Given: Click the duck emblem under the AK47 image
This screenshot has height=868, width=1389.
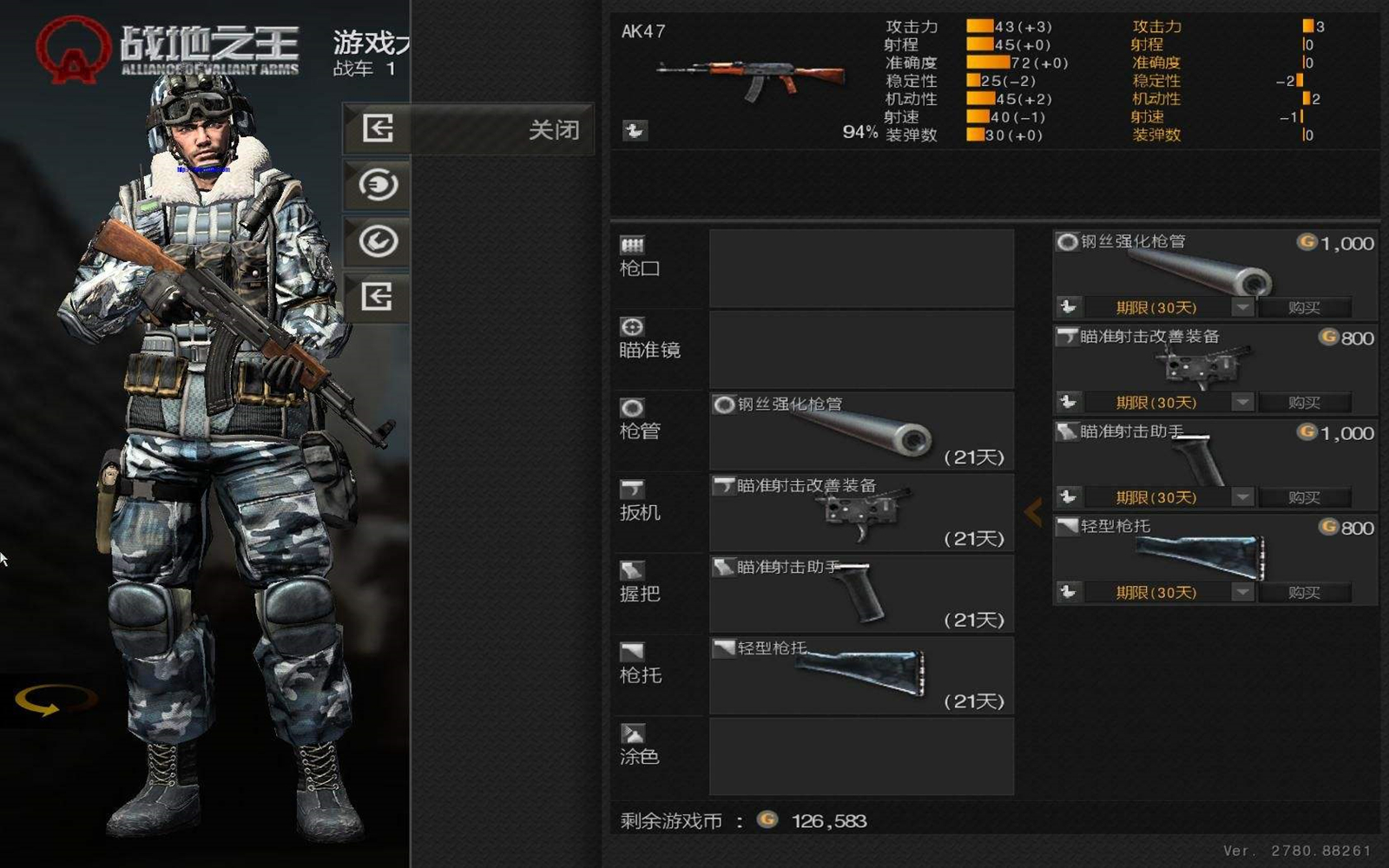Looking at the screenshot, I should click(x=635, y=131).
